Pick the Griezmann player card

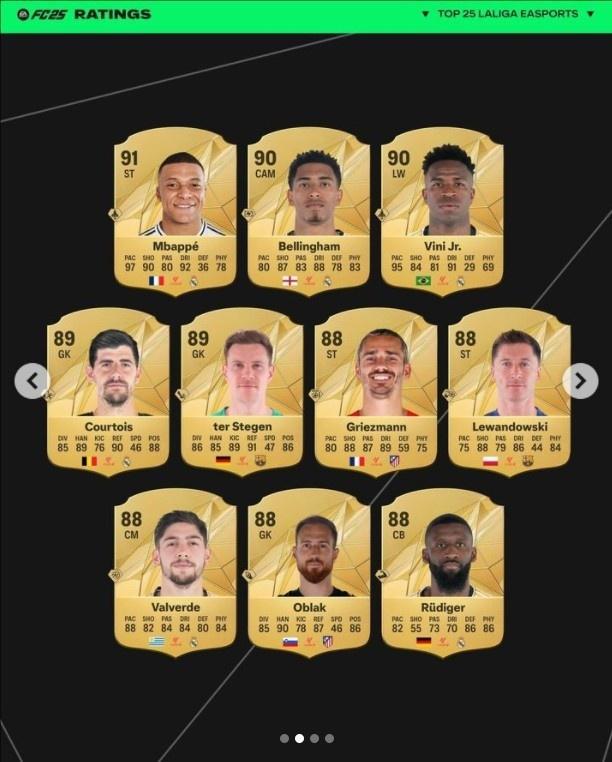tap(375, 392)
